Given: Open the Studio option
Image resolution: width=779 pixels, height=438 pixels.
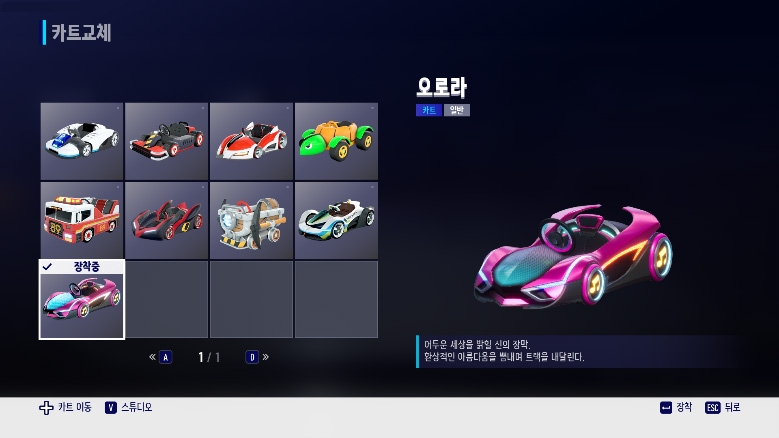Looking at the screenshot, I should pos(129,408).
